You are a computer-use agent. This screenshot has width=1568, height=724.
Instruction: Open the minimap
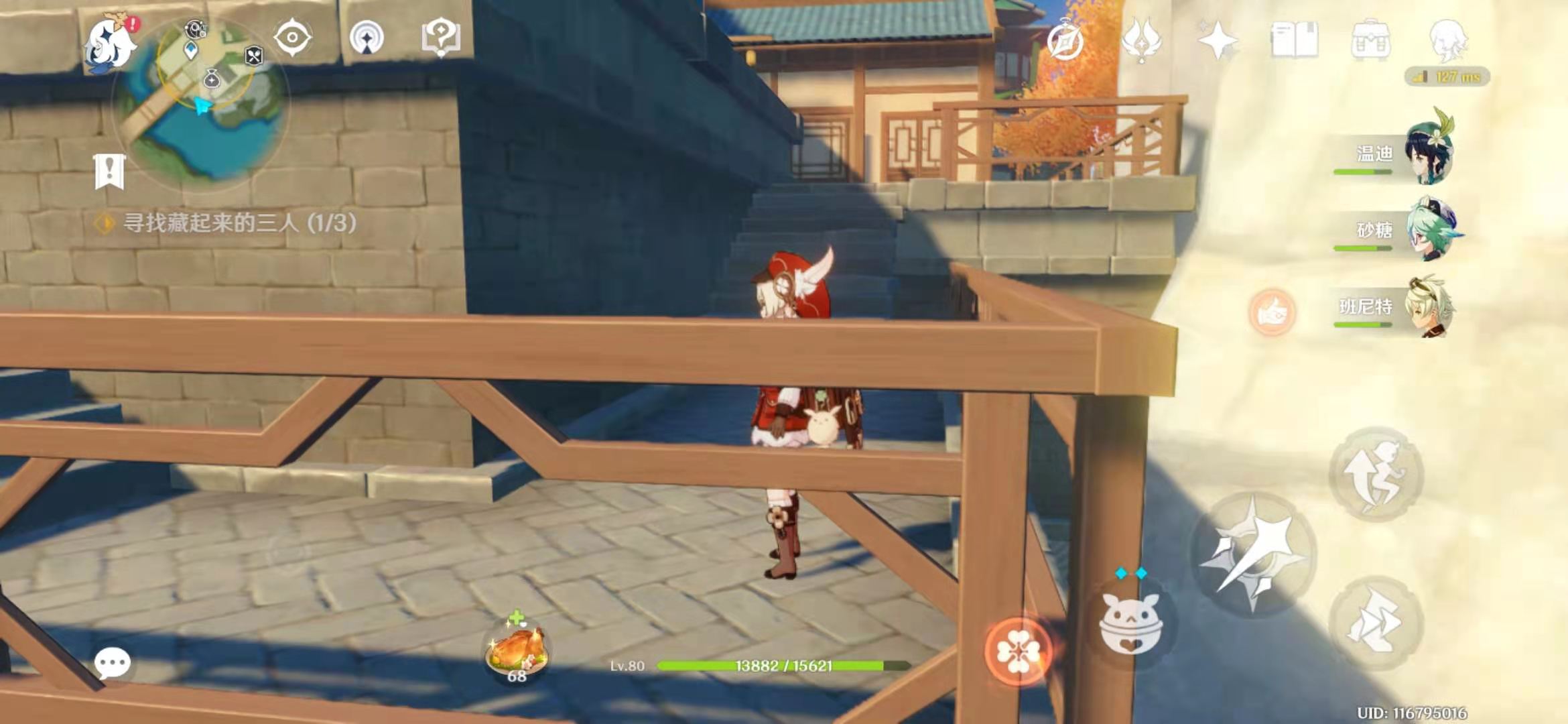pyautogui.click(x=201, y=101)
